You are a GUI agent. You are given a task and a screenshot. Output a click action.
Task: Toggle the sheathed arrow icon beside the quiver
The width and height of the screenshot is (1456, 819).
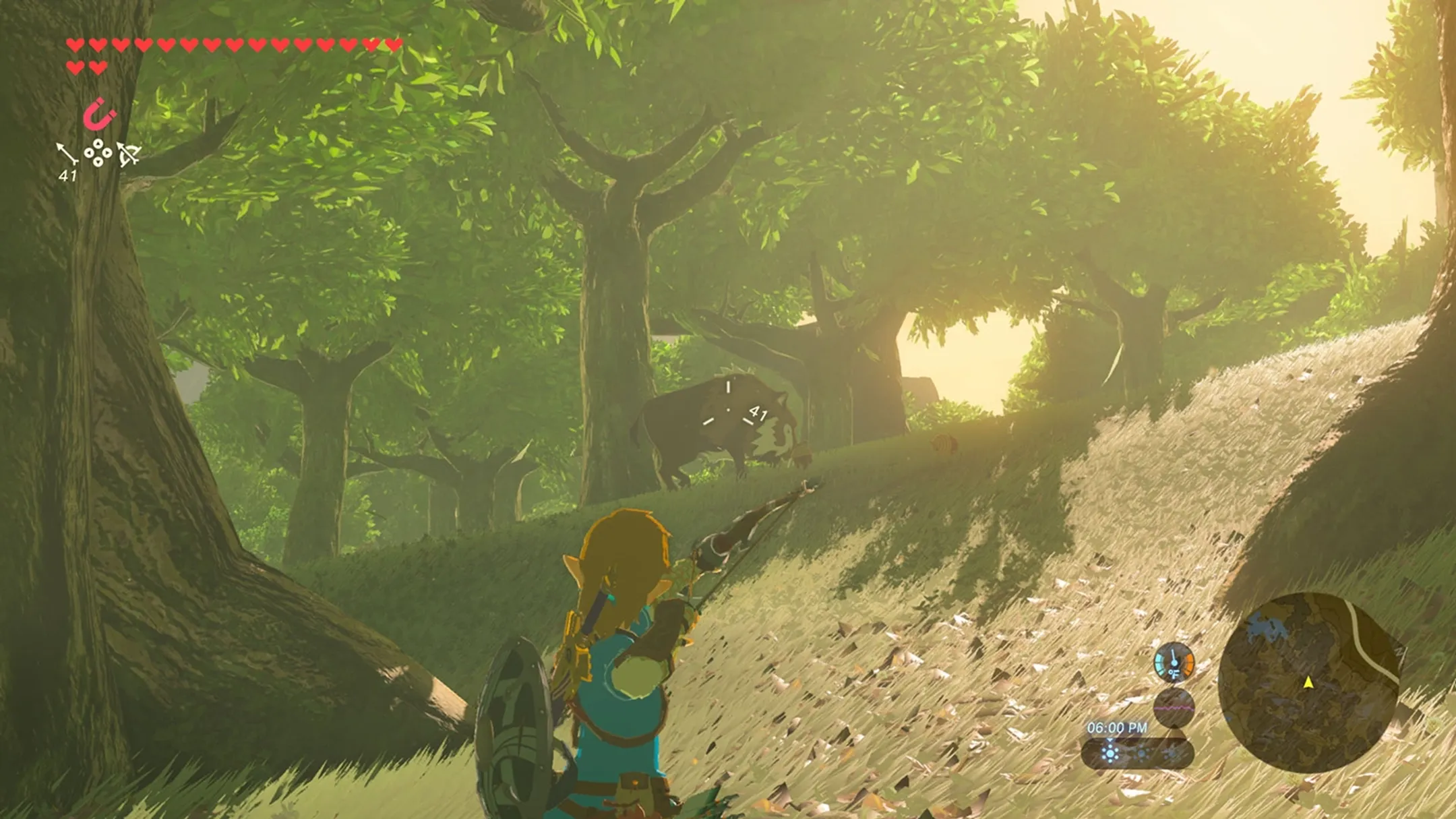(68, 152)
